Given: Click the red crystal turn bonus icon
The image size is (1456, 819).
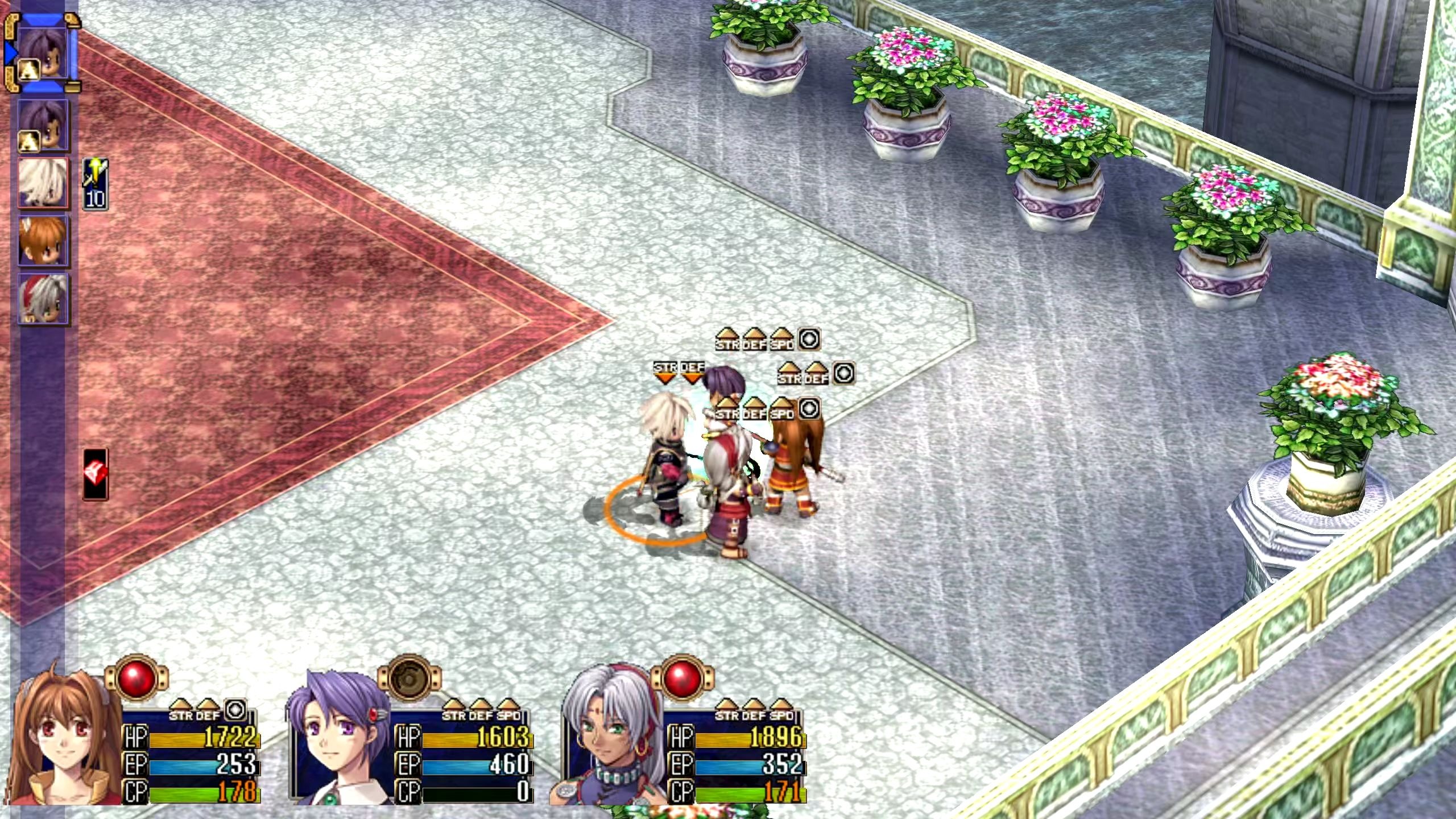Looking at the screenshot, I should tap(95, 473).
